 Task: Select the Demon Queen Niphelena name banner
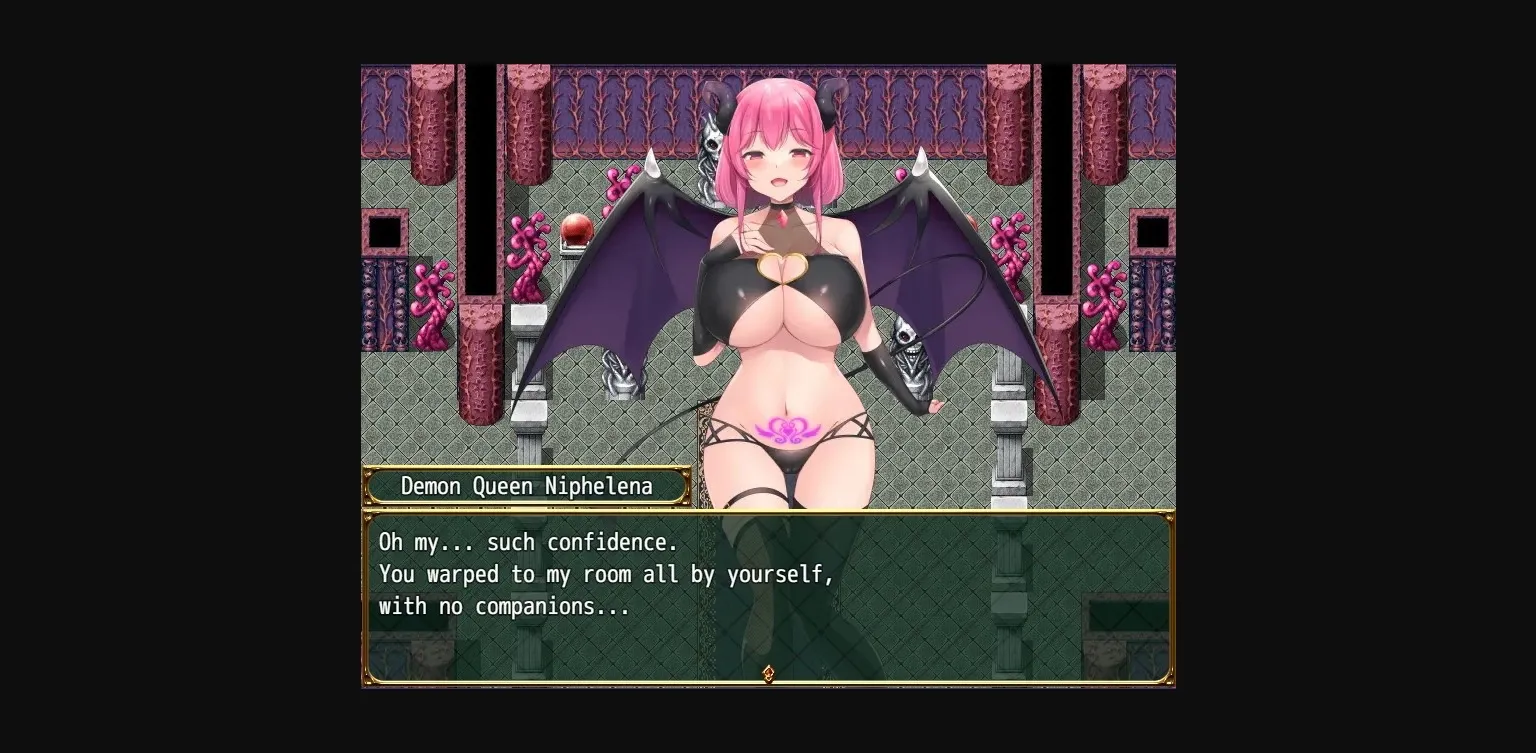[x=527, y=486]
